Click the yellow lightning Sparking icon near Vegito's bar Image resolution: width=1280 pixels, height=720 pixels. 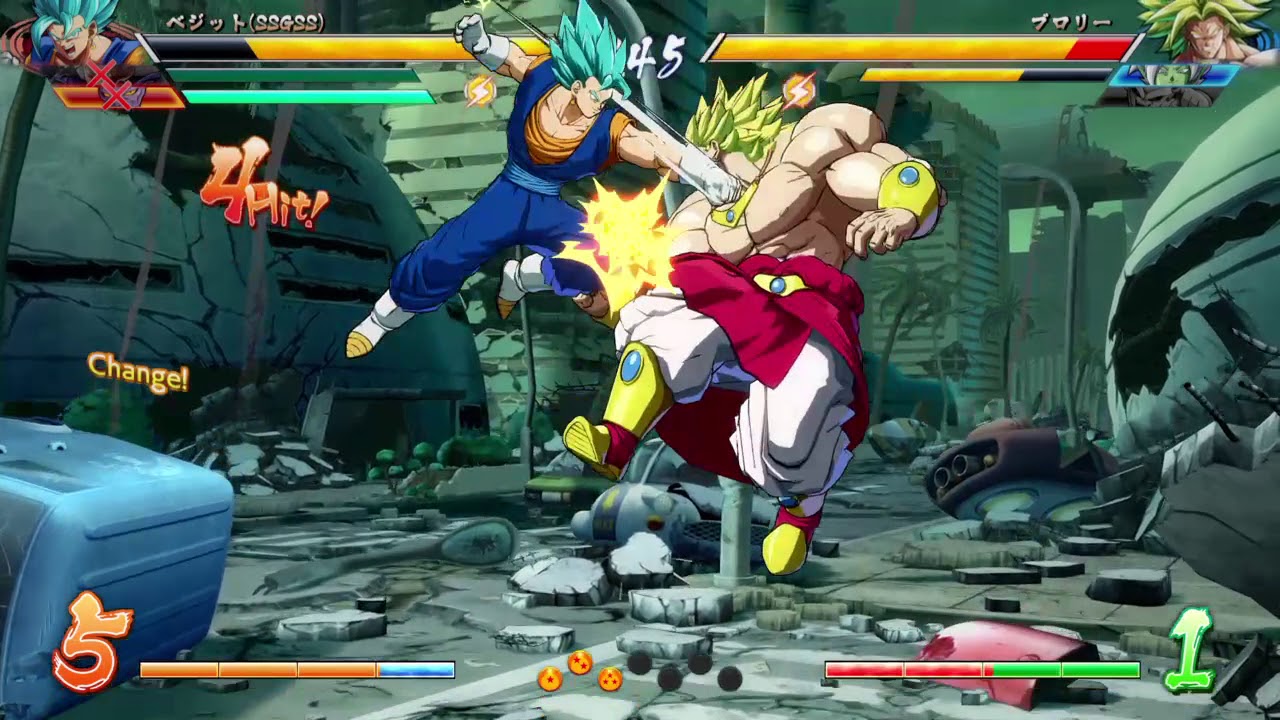(x=482, y=90)
